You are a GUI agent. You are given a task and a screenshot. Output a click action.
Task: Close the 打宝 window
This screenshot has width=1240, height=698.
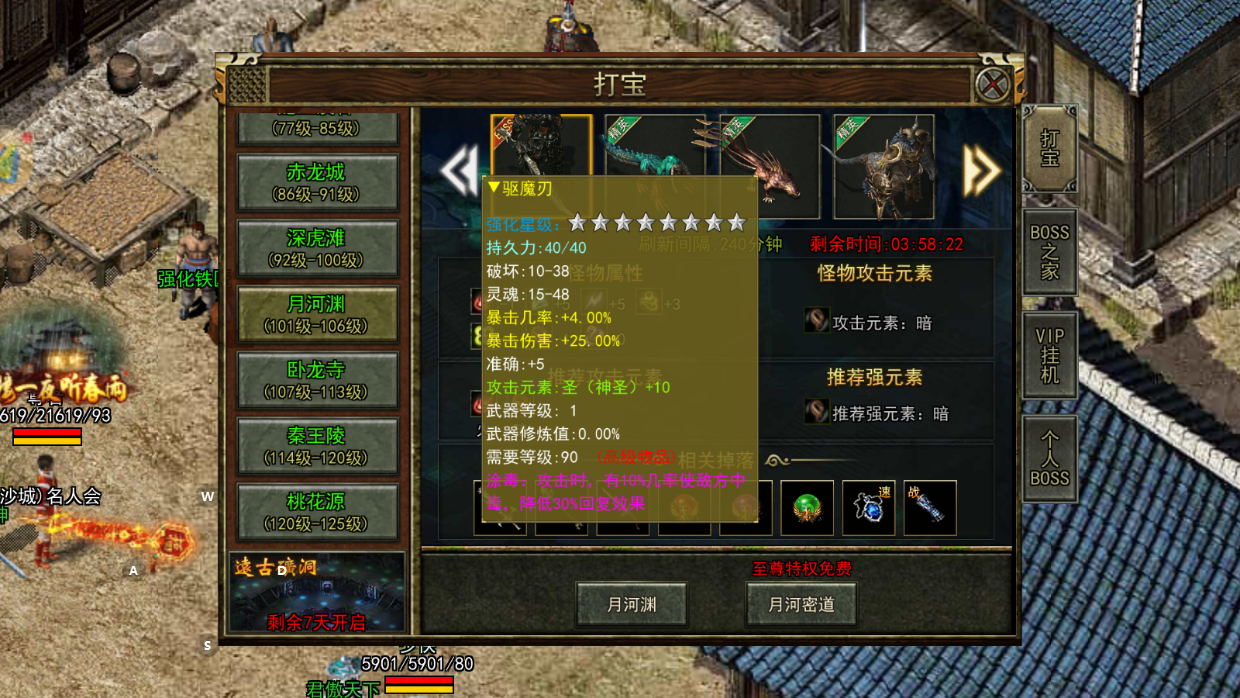tap(993, 84)
